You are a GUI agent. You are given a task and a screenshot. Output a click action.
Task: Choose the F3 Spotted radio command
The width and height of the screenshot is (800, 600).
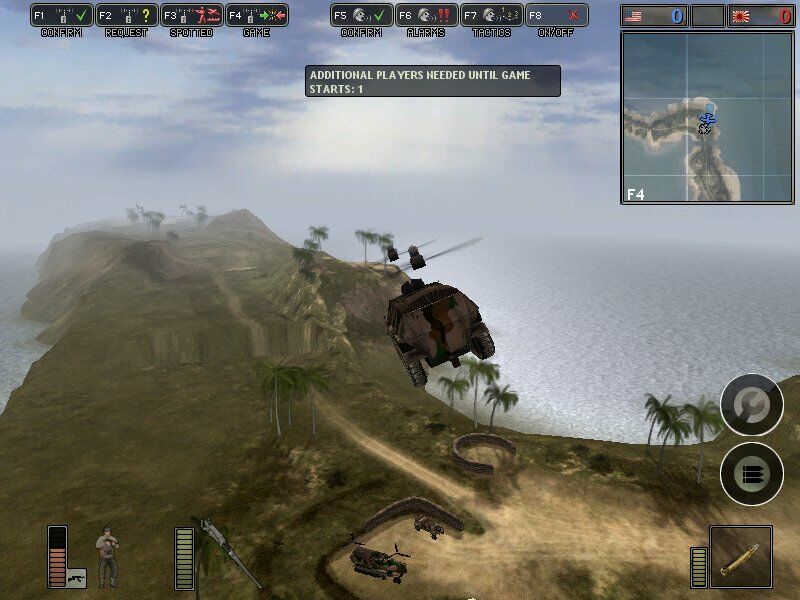tap(191, 16)
